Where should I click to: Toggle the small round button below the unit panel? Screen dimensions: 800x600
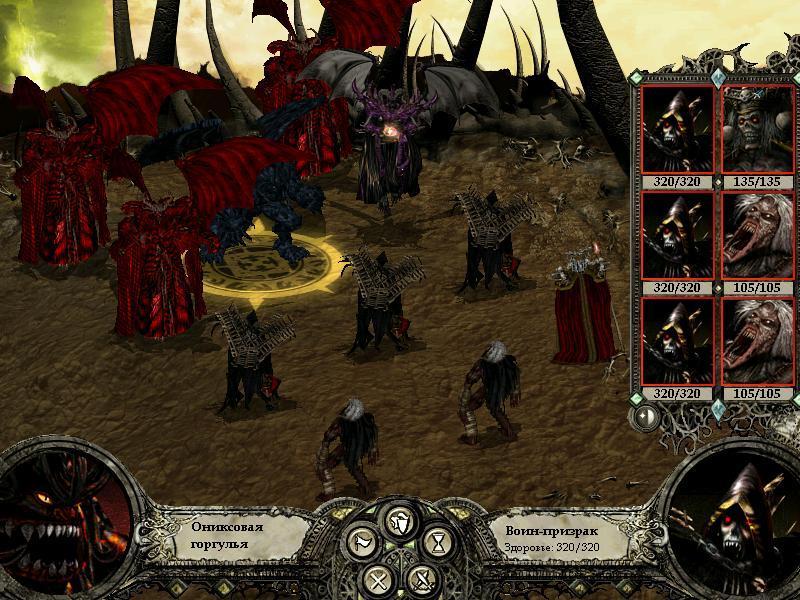point(645,416)
